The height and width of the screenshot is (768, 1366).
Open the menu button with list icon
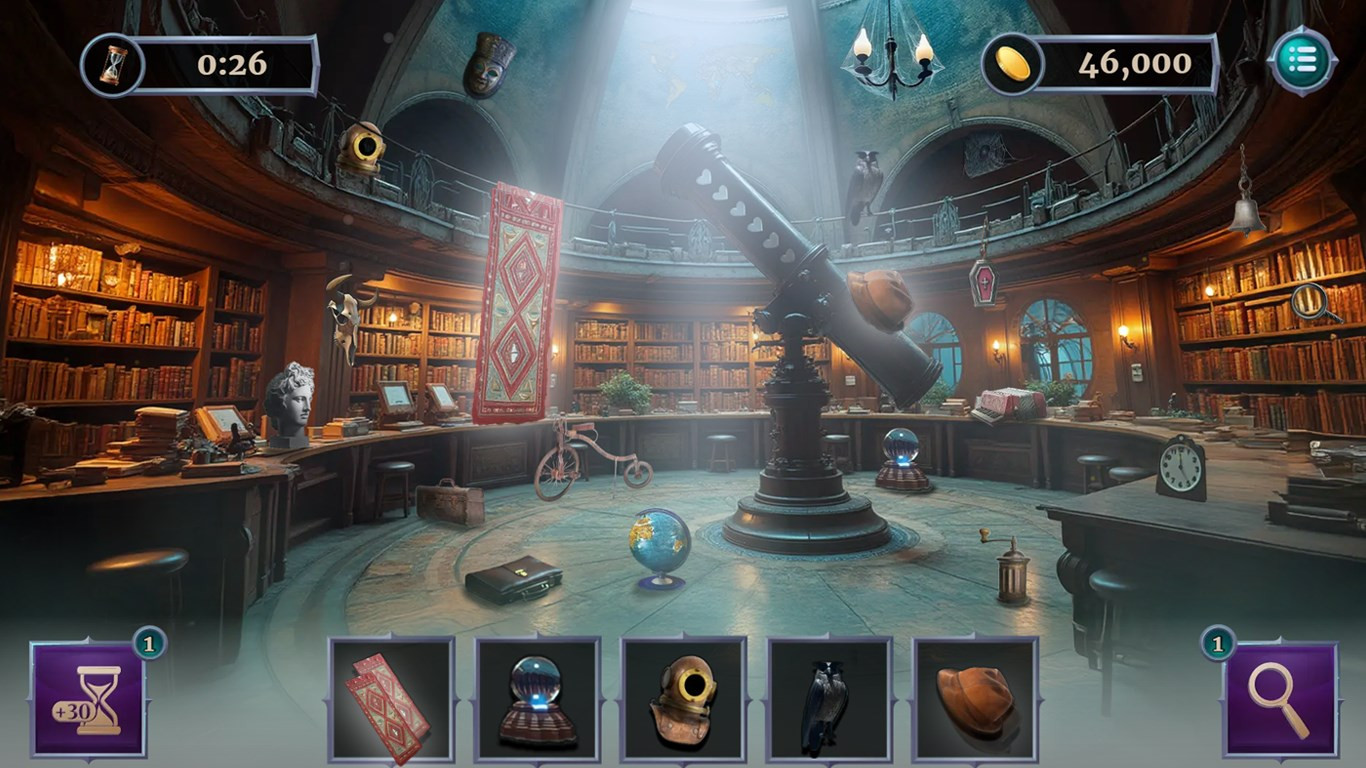pos(1302,61)
